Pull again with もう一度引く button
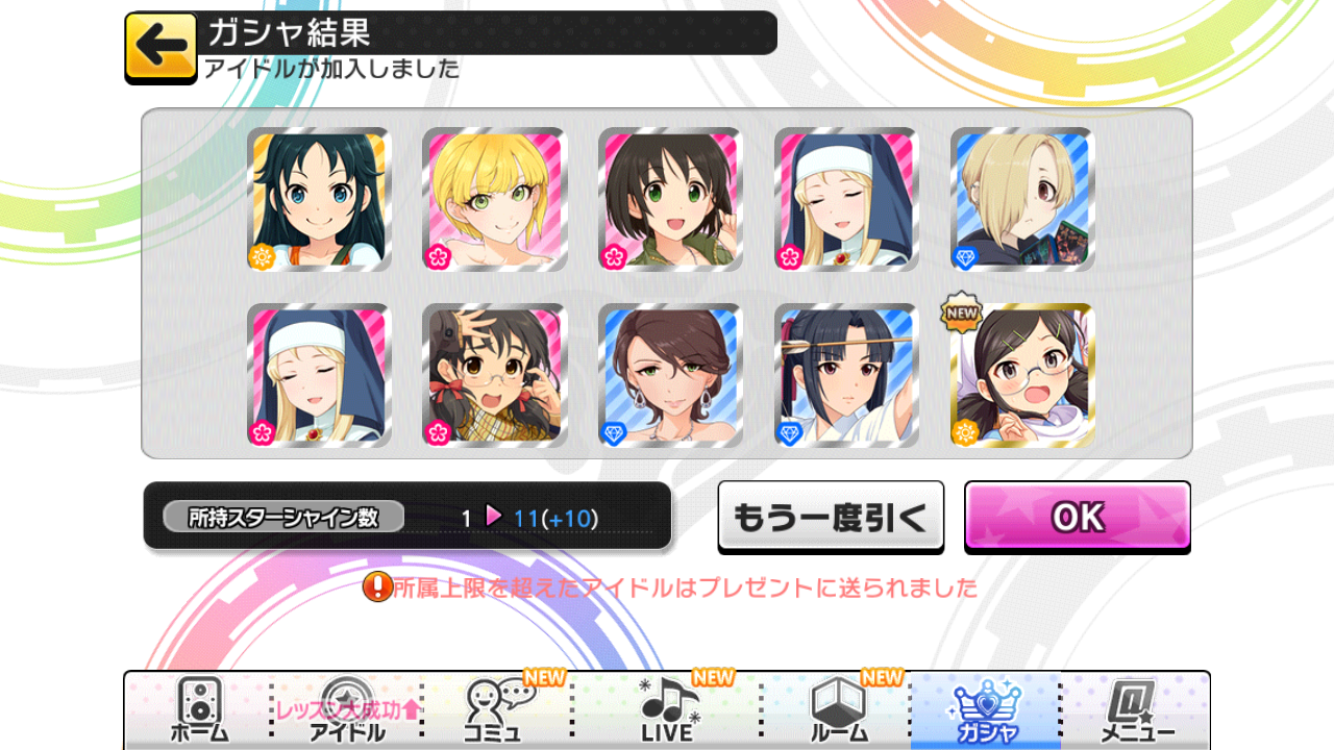This screenshot has height=750, width=1334. point(830,516)
